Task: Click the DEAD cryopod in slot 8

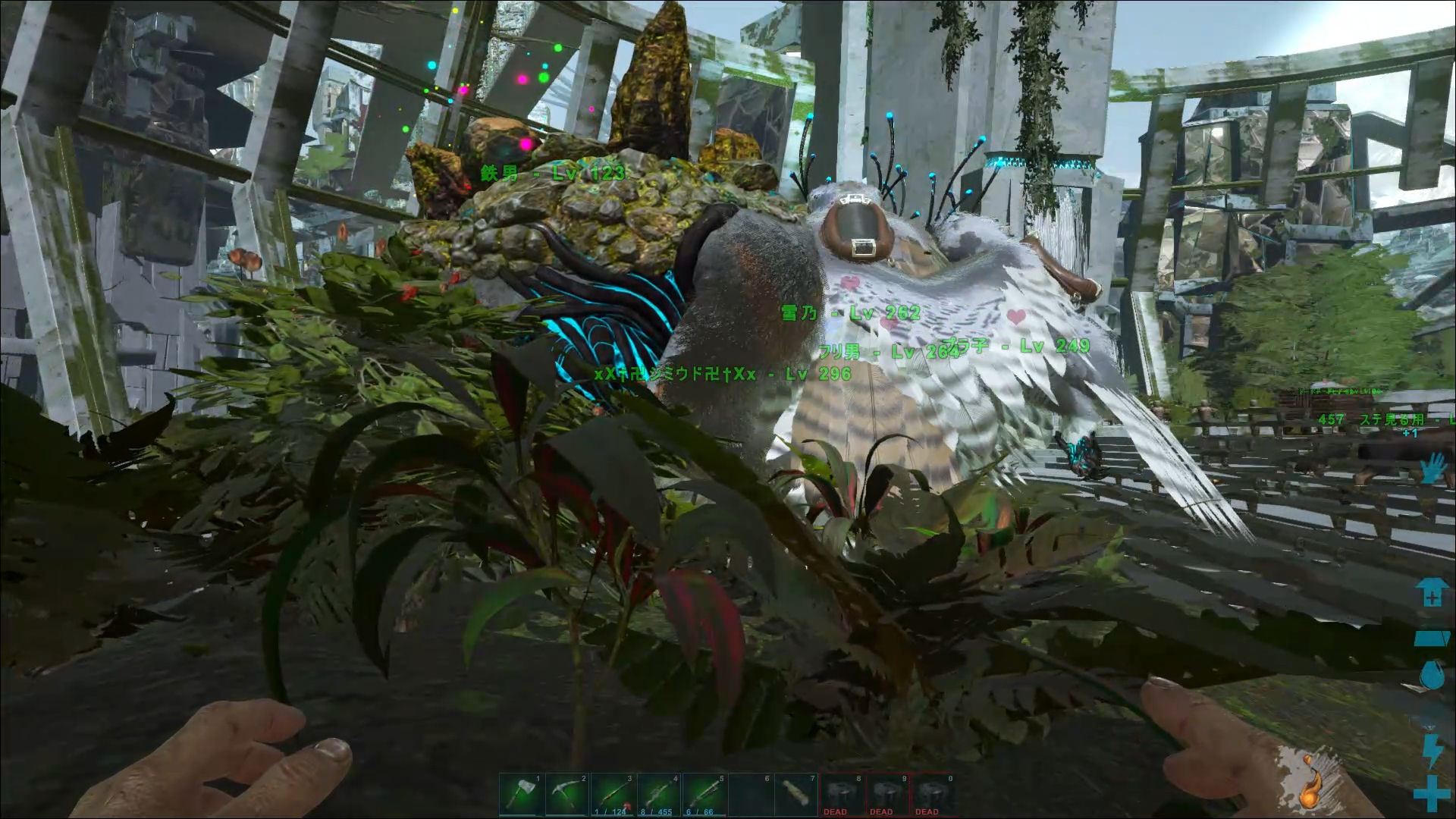Action: coord(842,795)
